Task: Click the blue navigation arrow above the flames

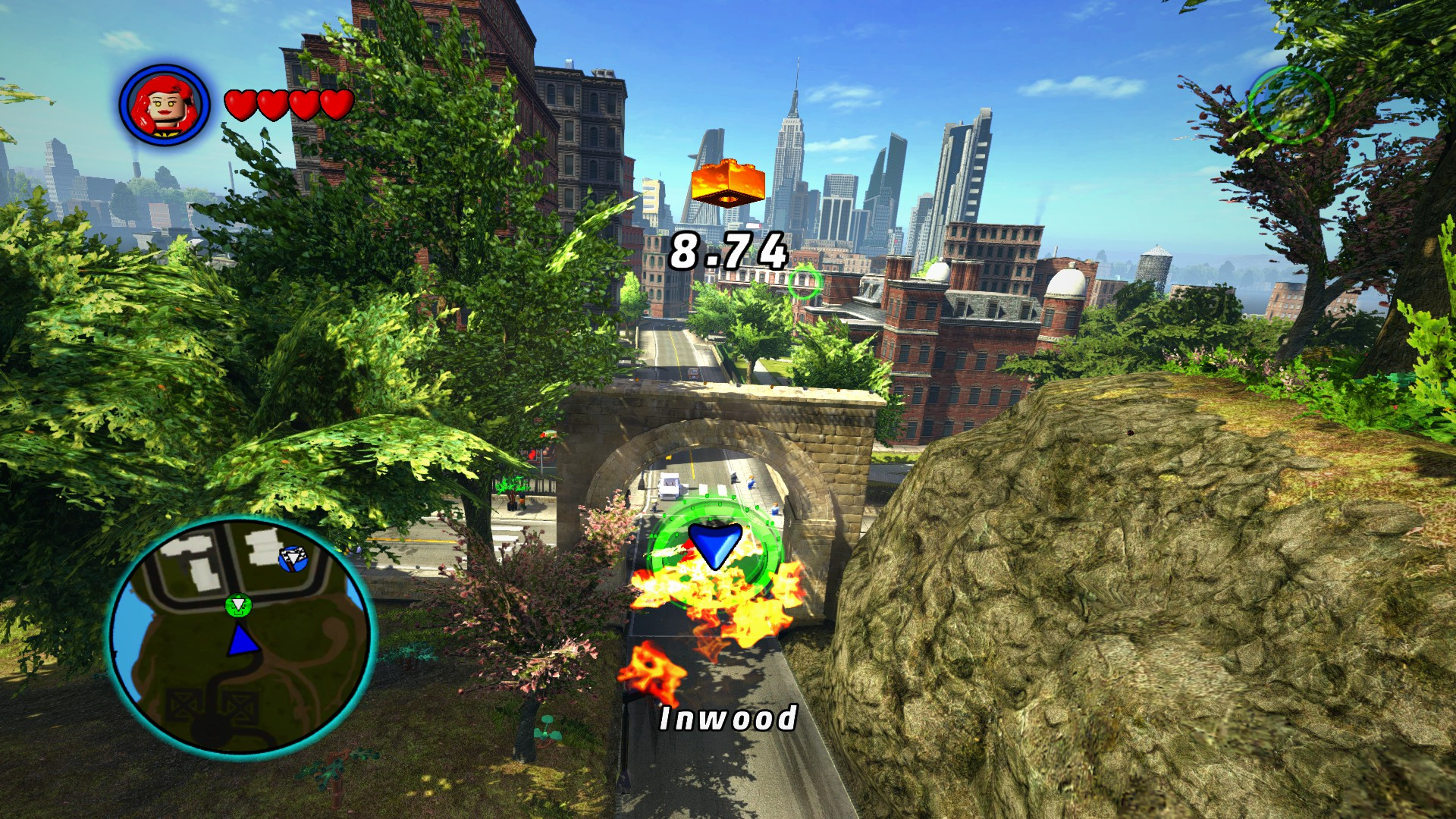Action: tap(714, 543)
